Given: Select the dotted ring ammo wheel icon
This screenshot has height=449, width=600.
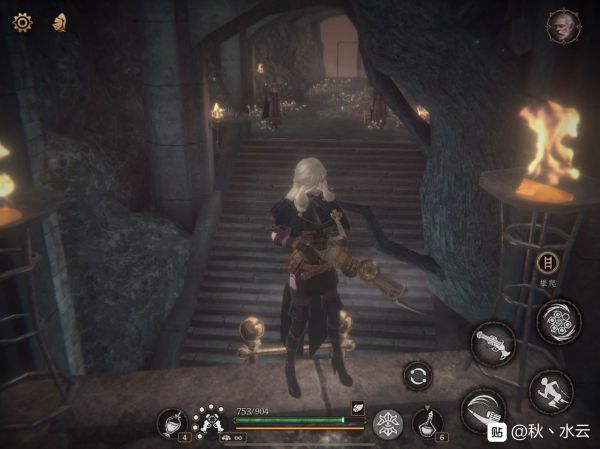Looking at the screenshot, I should [208, 419].
